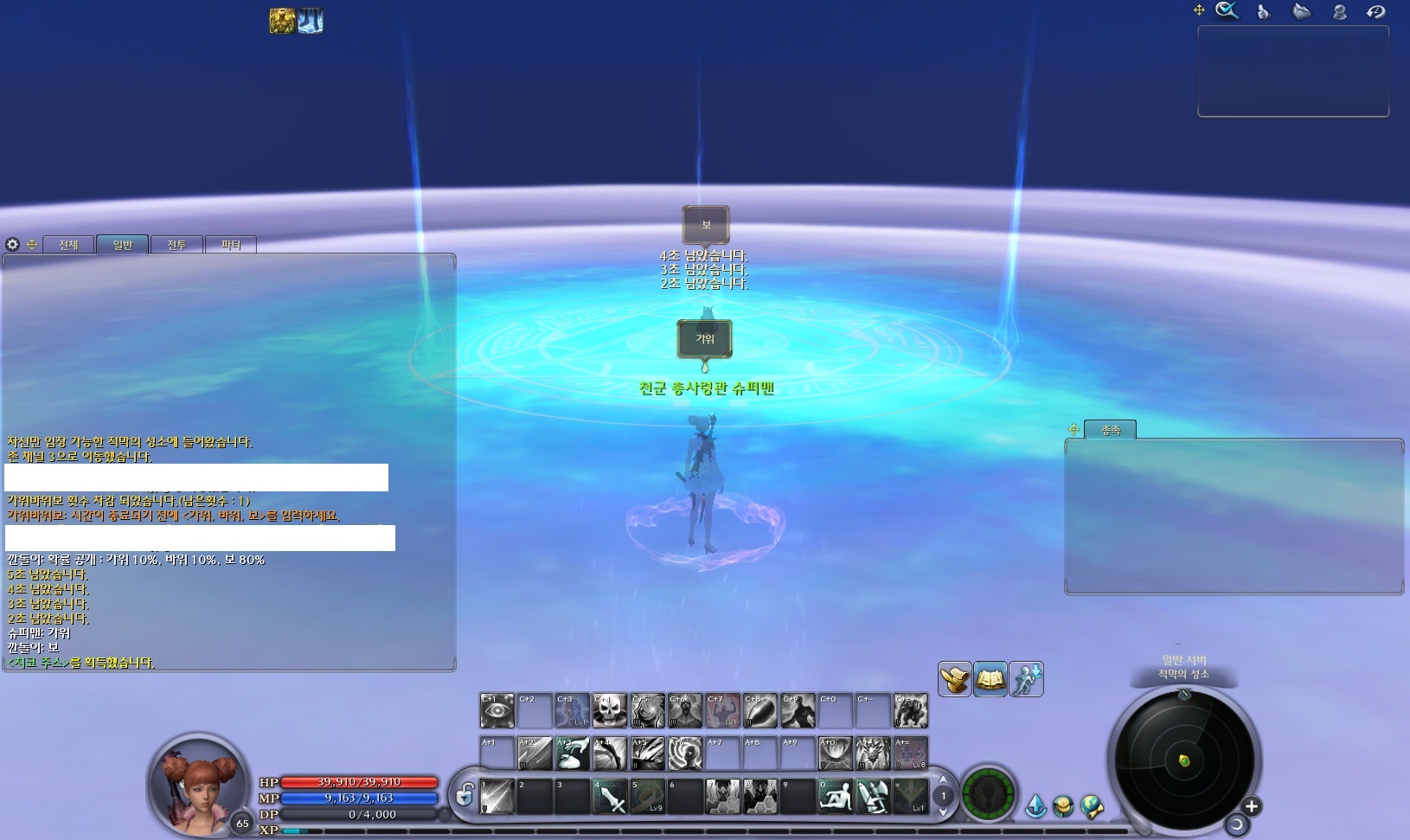Switch to the 전투 chat tab
The image size is (1410, 840).
pos(178,244)
